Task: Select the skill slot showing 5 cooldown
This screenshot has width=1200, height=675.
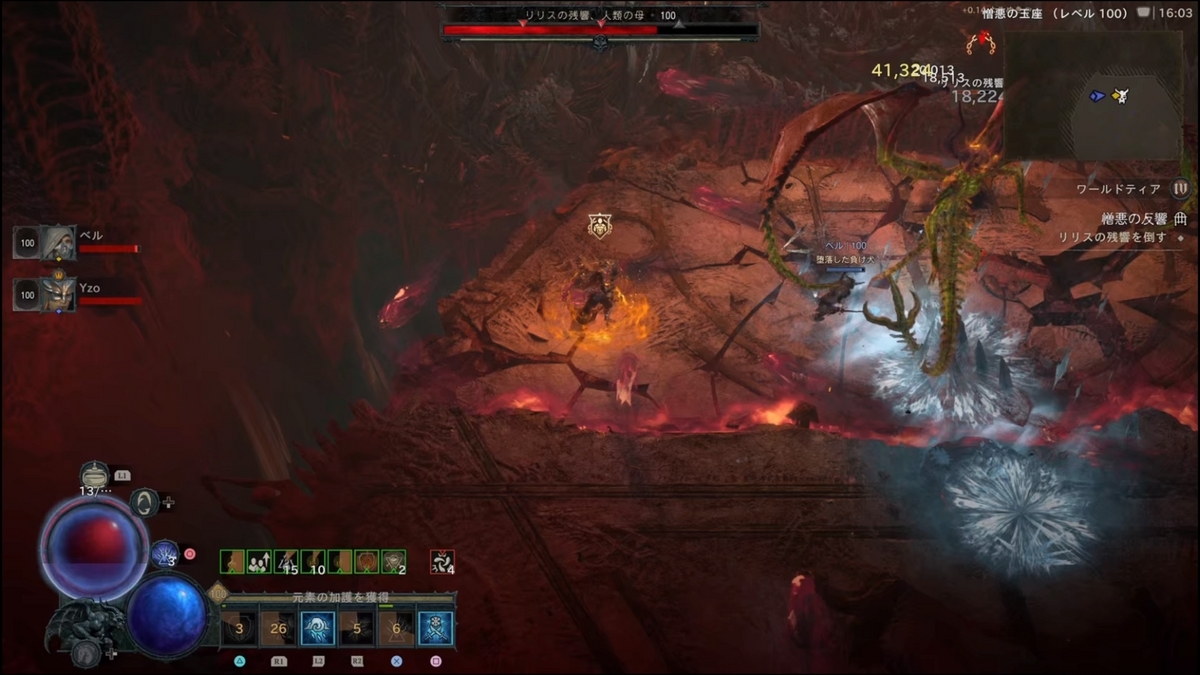Action: tap(357, 629)
